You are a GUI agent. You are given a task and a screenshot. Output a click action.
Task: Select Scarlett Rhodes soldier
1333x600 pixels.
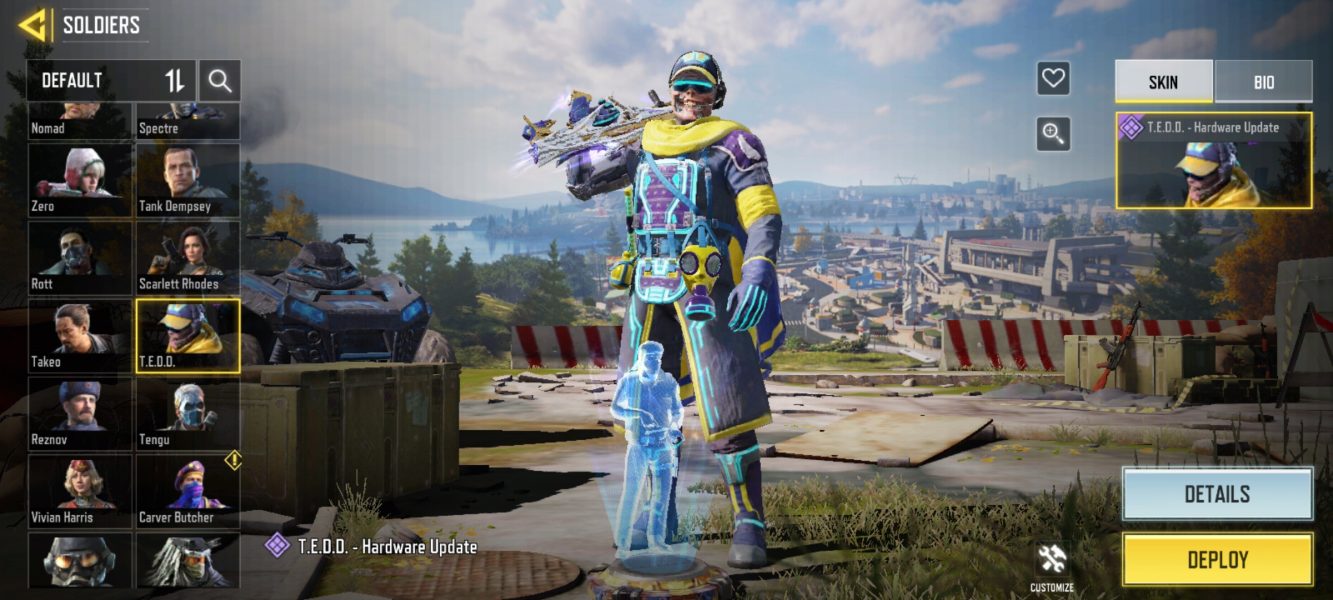tap(188, 258)
